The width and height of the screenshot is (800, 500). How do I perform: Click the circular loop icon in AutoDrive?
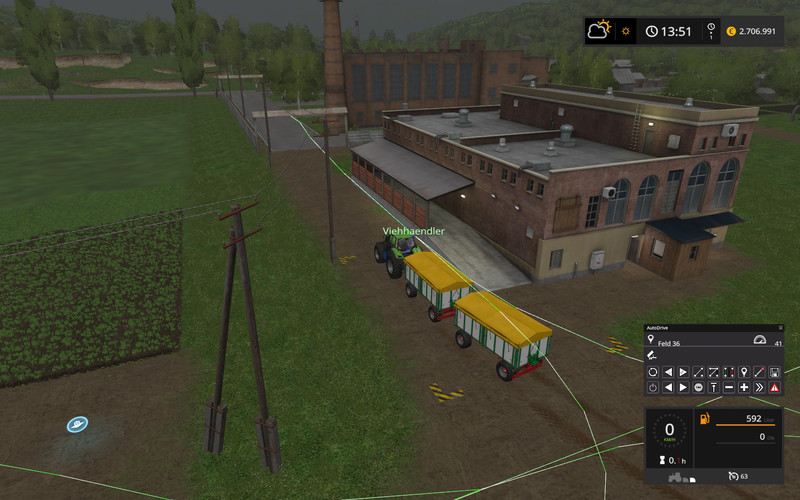tap(652, 372)
